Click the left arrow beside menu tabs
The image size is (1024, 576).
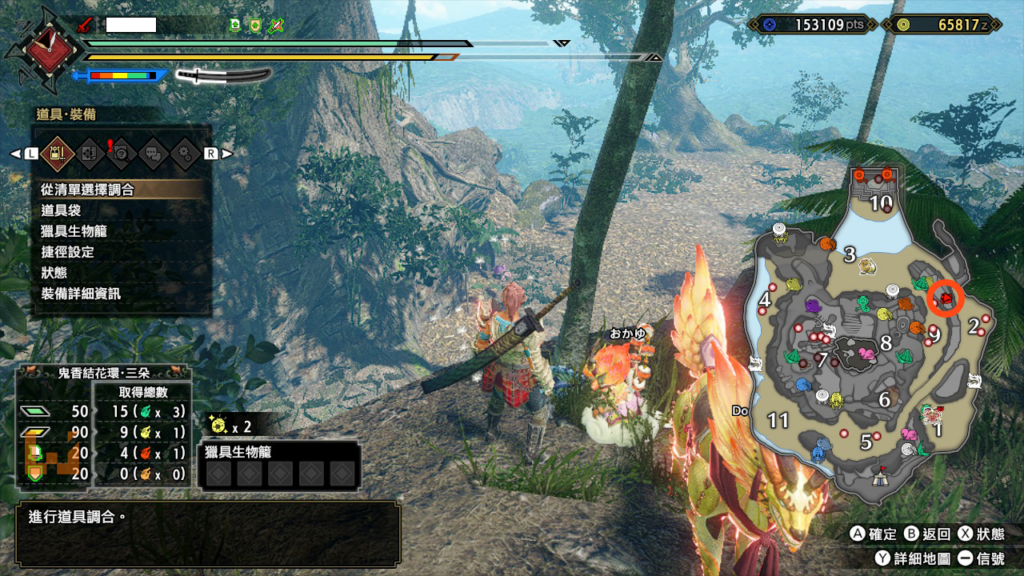(x=16, y=153)
